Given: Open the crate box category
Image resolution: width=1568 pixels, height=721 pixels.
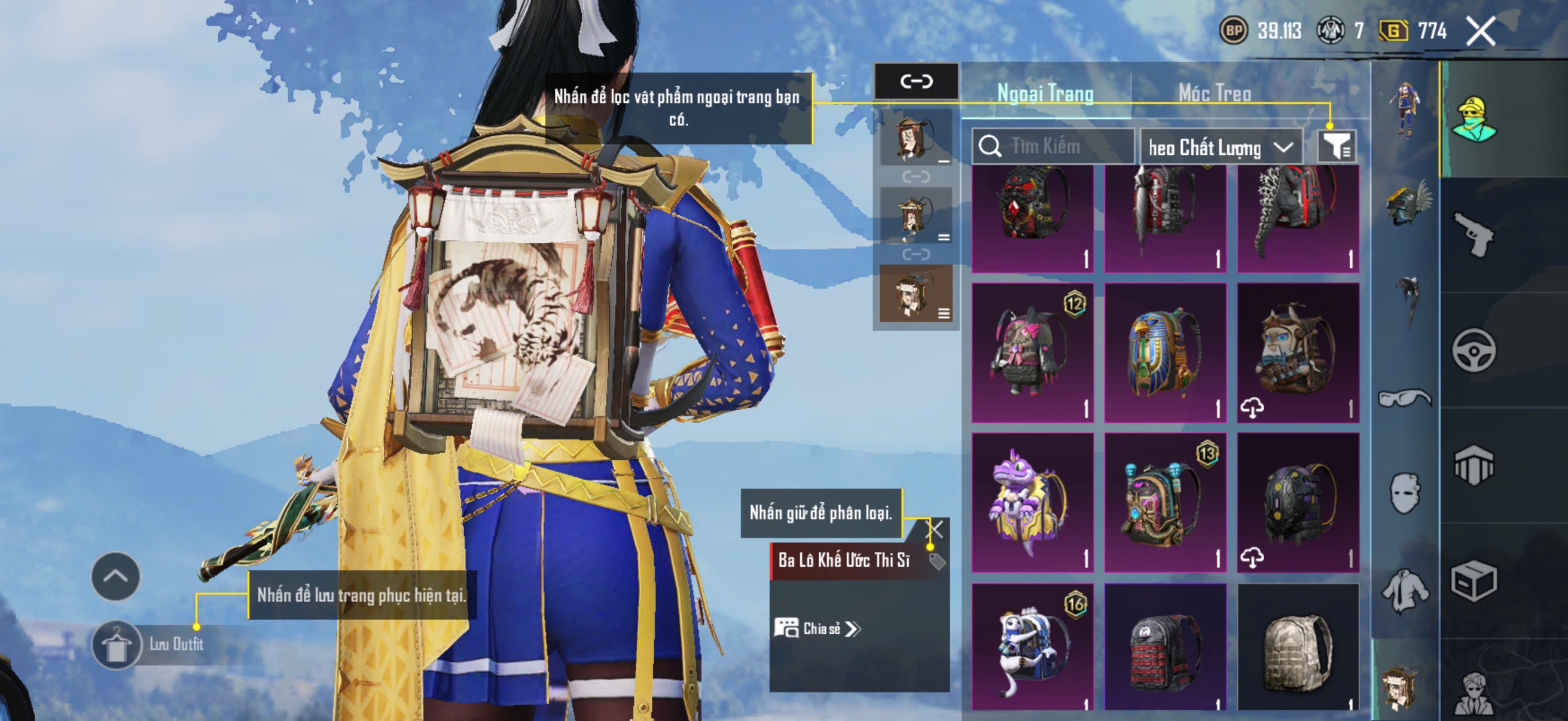Looking at the screenshot, I should tap(1474, 581).
